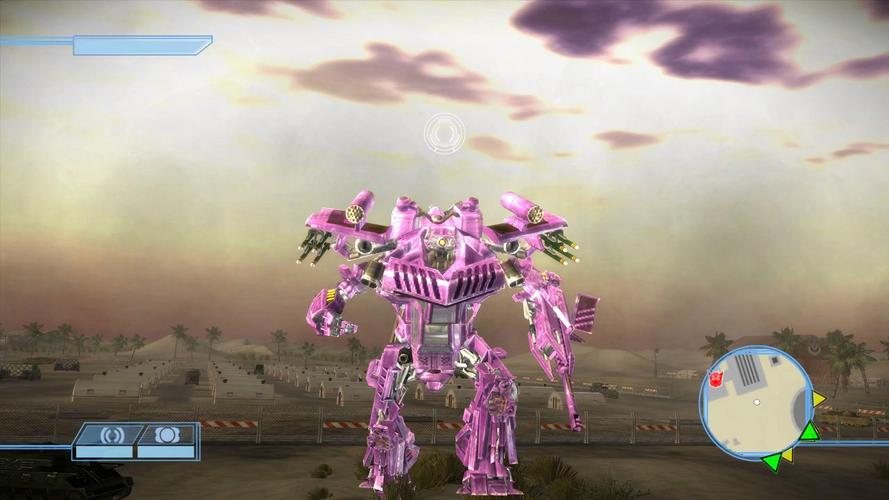Activate the curved-brackets ability icon
Screen dimensions: 889x500
[x=105, y=436]
